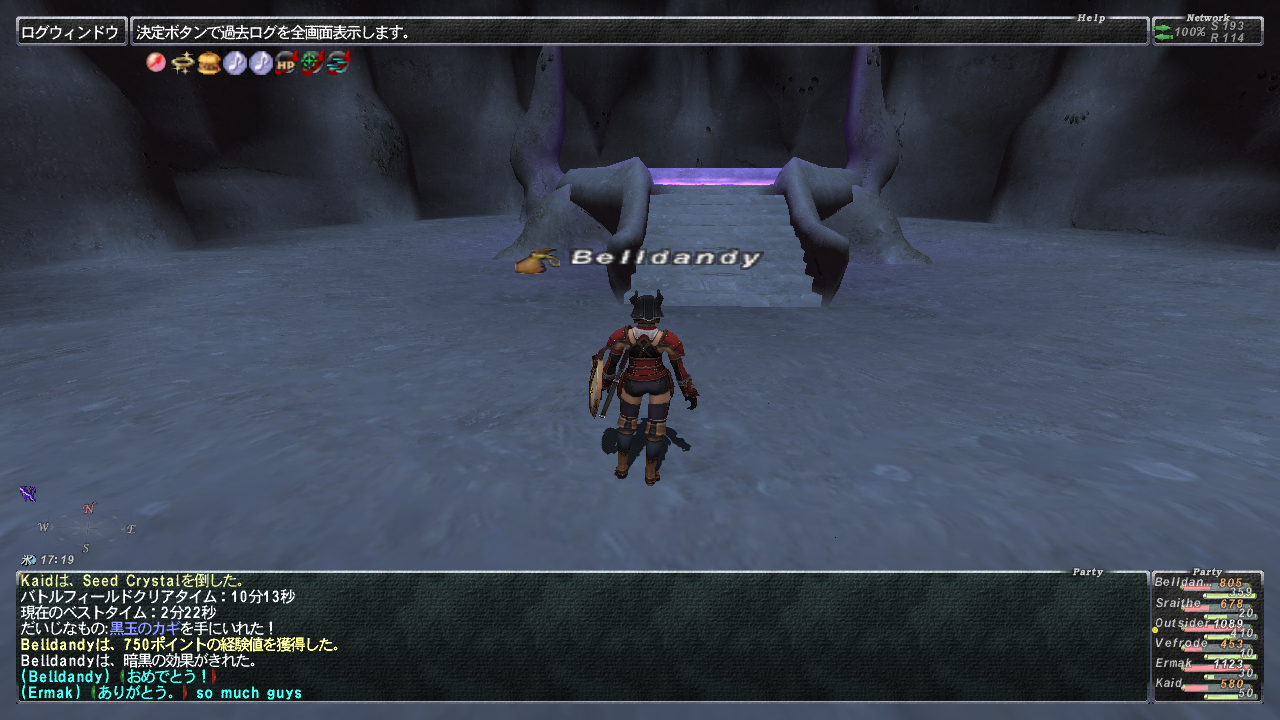Open the chat log window

[x=582, y=636]
